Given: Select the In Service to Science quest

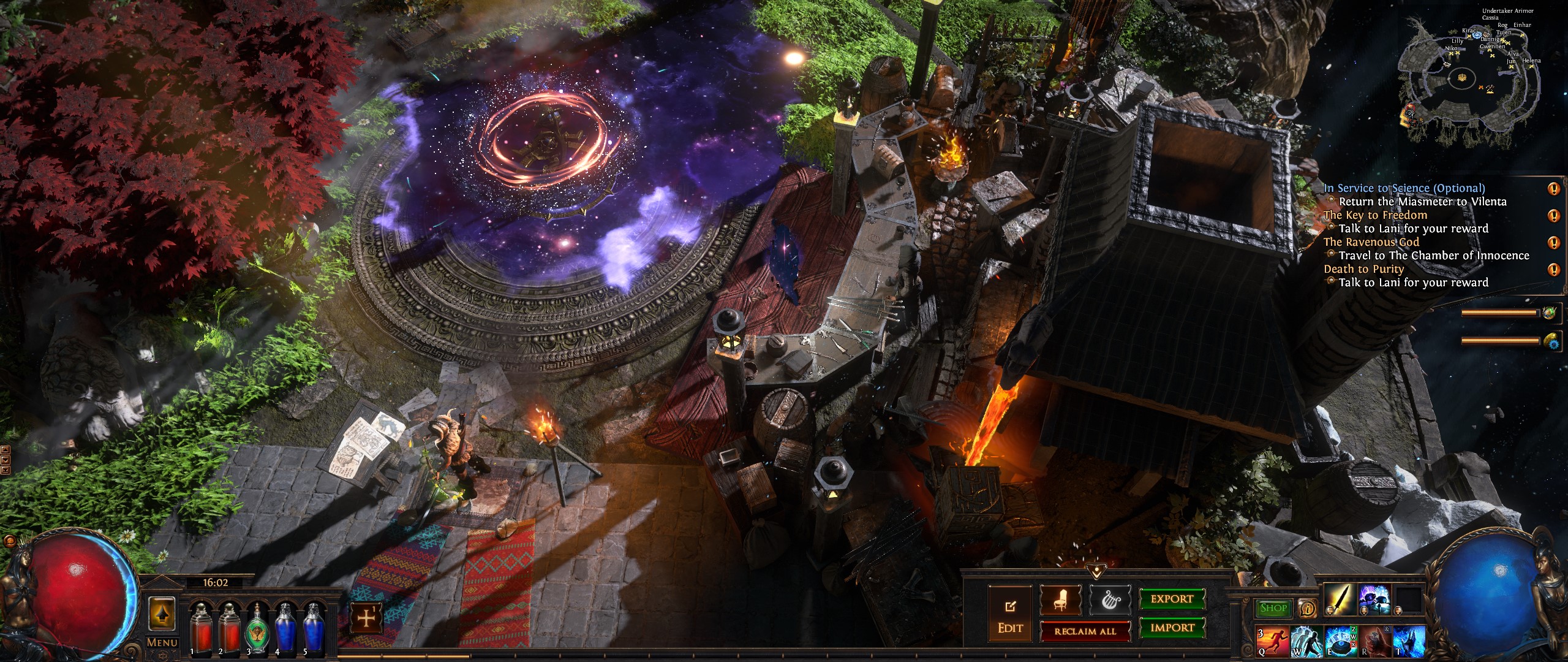Looking at the screenshot, I should (x=1403, y=189).
